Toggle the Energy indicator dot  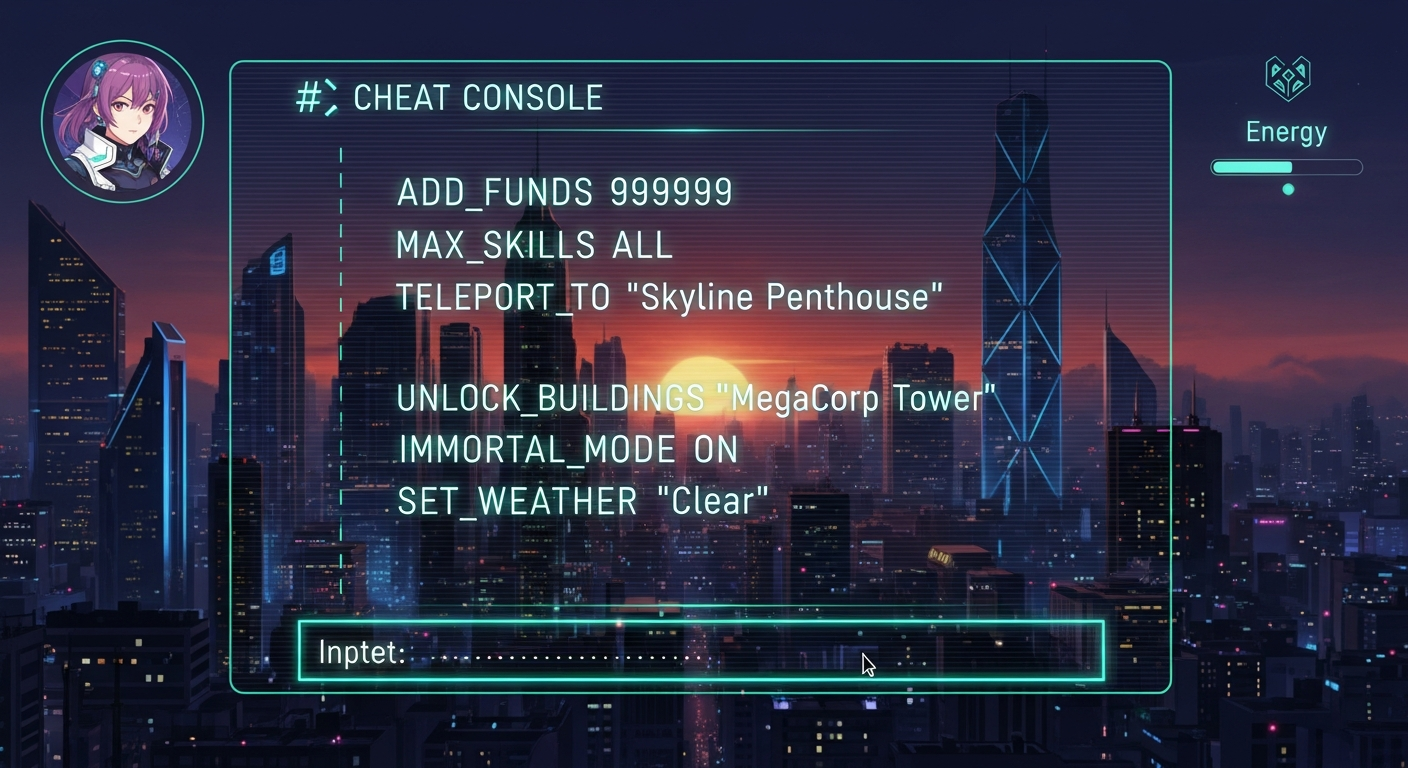(x=1288, y=188)
